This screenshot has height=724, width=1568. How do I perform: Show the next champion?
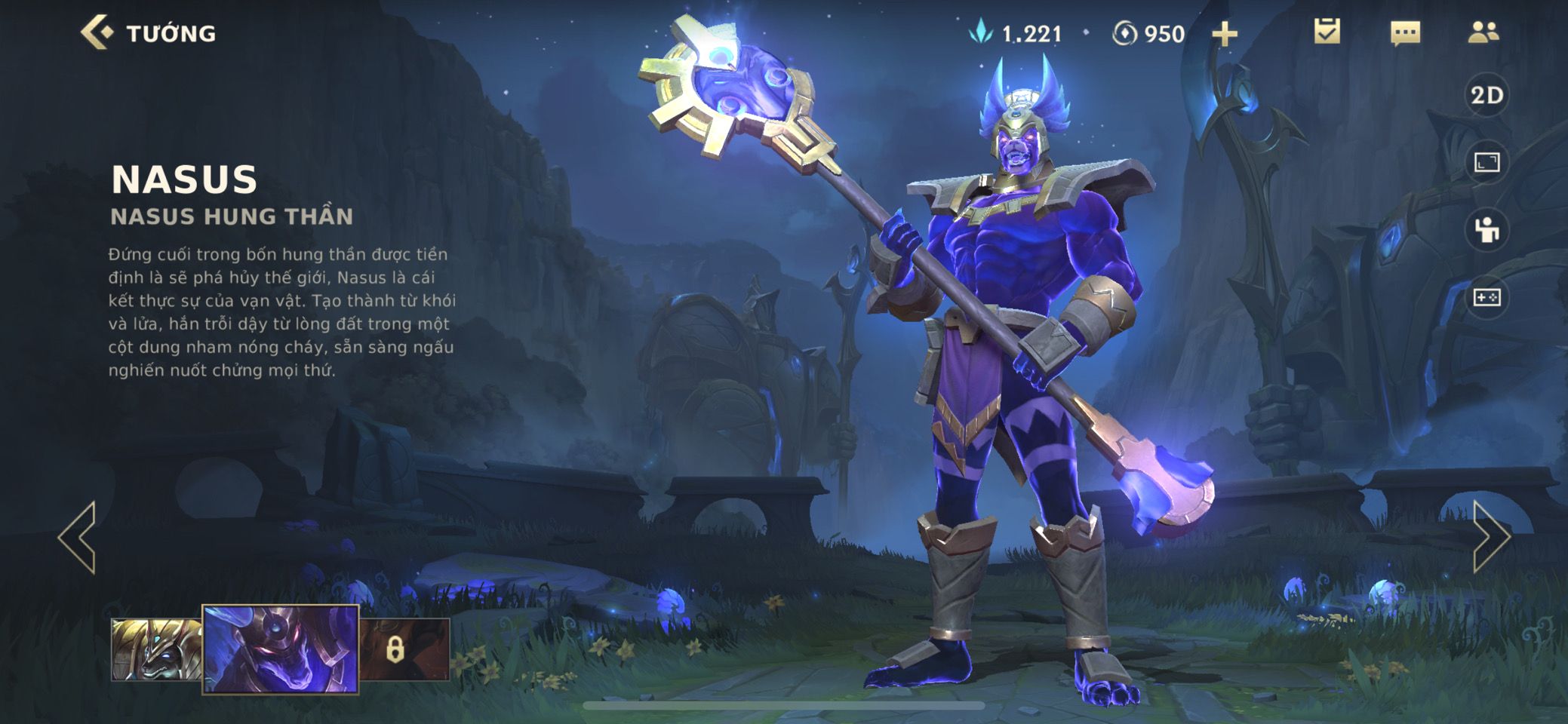coord(1490,537)
